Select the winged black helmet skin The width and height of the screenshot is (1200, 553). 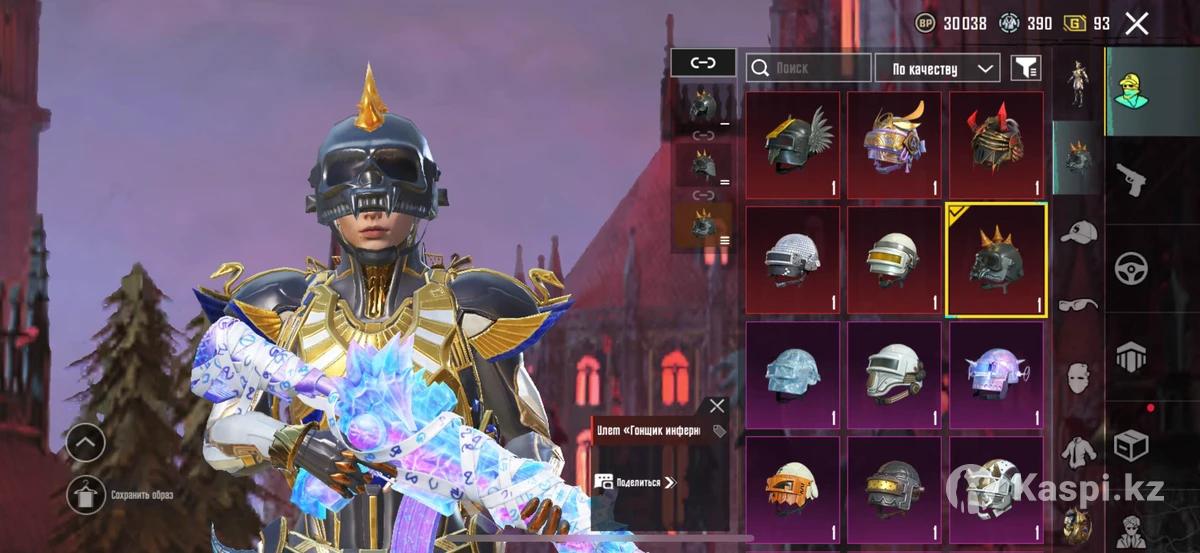[x=792, y=141]
